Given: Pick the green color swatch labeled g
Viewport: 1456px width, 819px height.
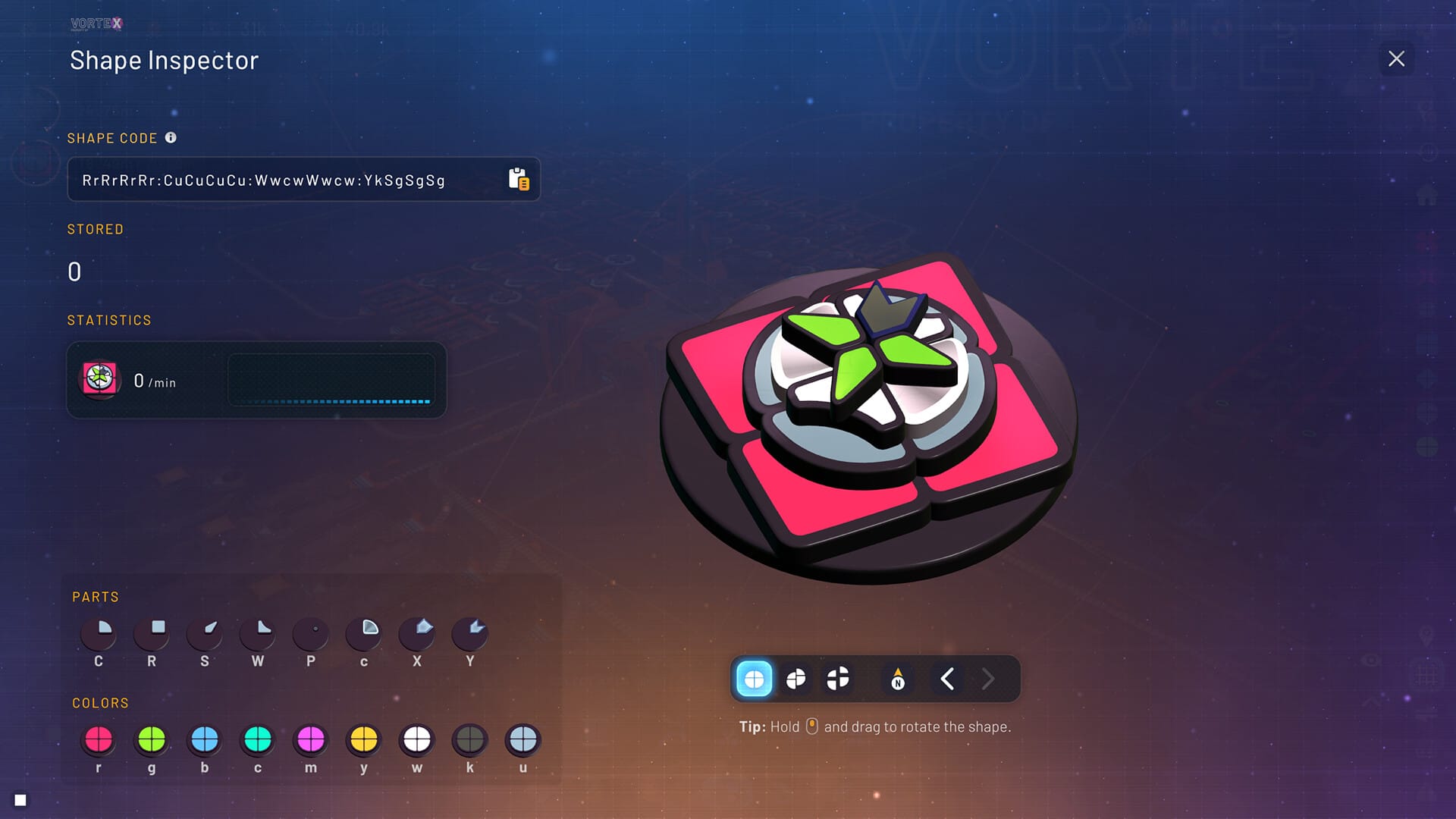Looking at the screenshot, I should (152, 739).
